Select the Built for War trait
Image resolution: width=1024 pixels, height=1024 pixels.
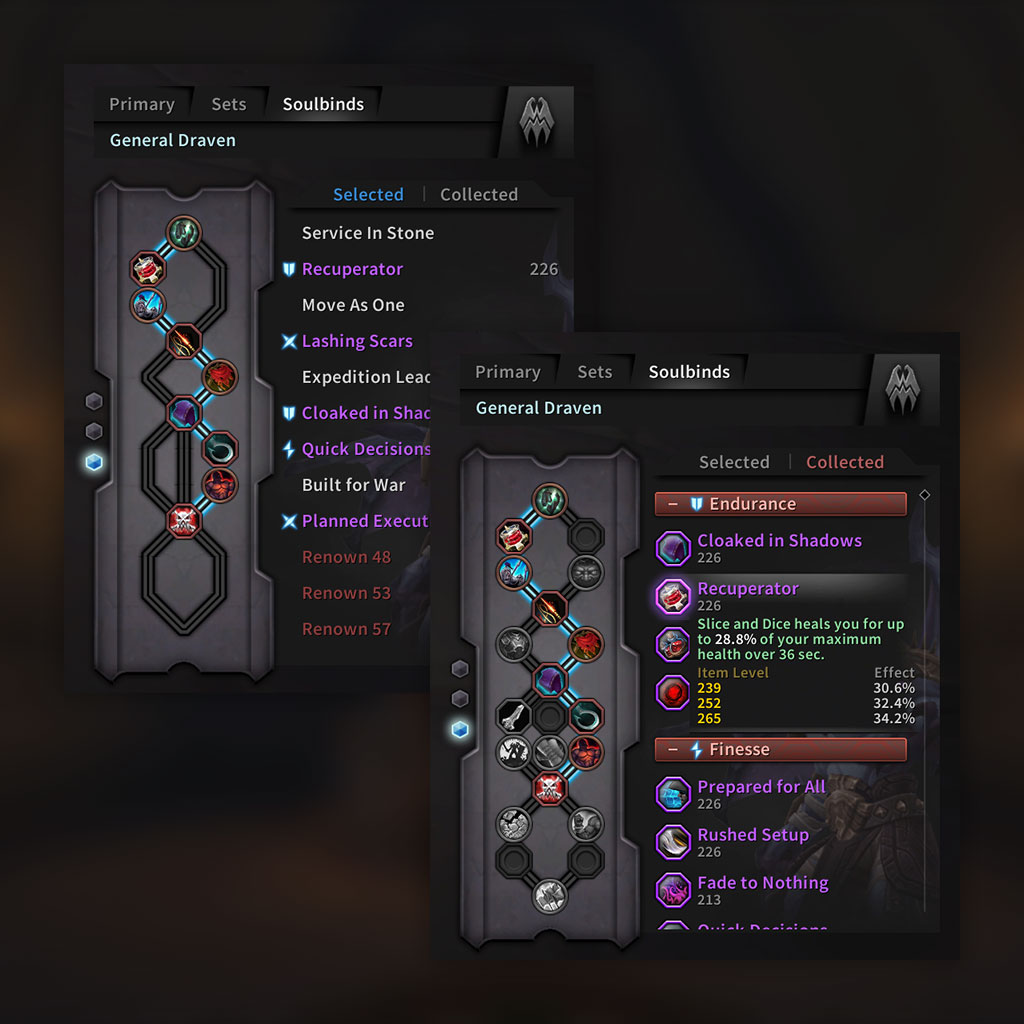coord(354,485)
